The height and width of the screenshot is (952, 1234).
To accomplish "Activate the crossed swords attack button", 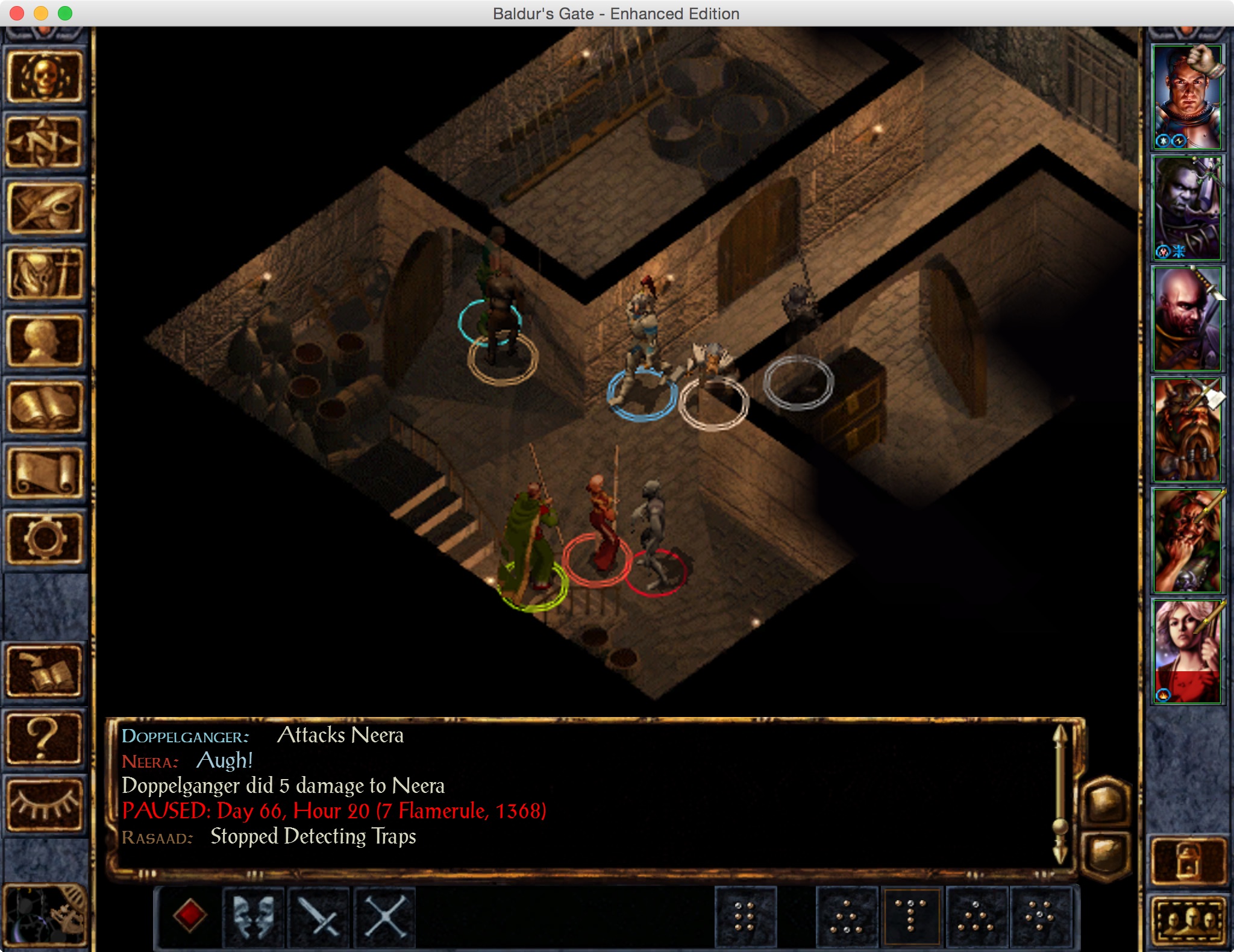I will 320,916.
